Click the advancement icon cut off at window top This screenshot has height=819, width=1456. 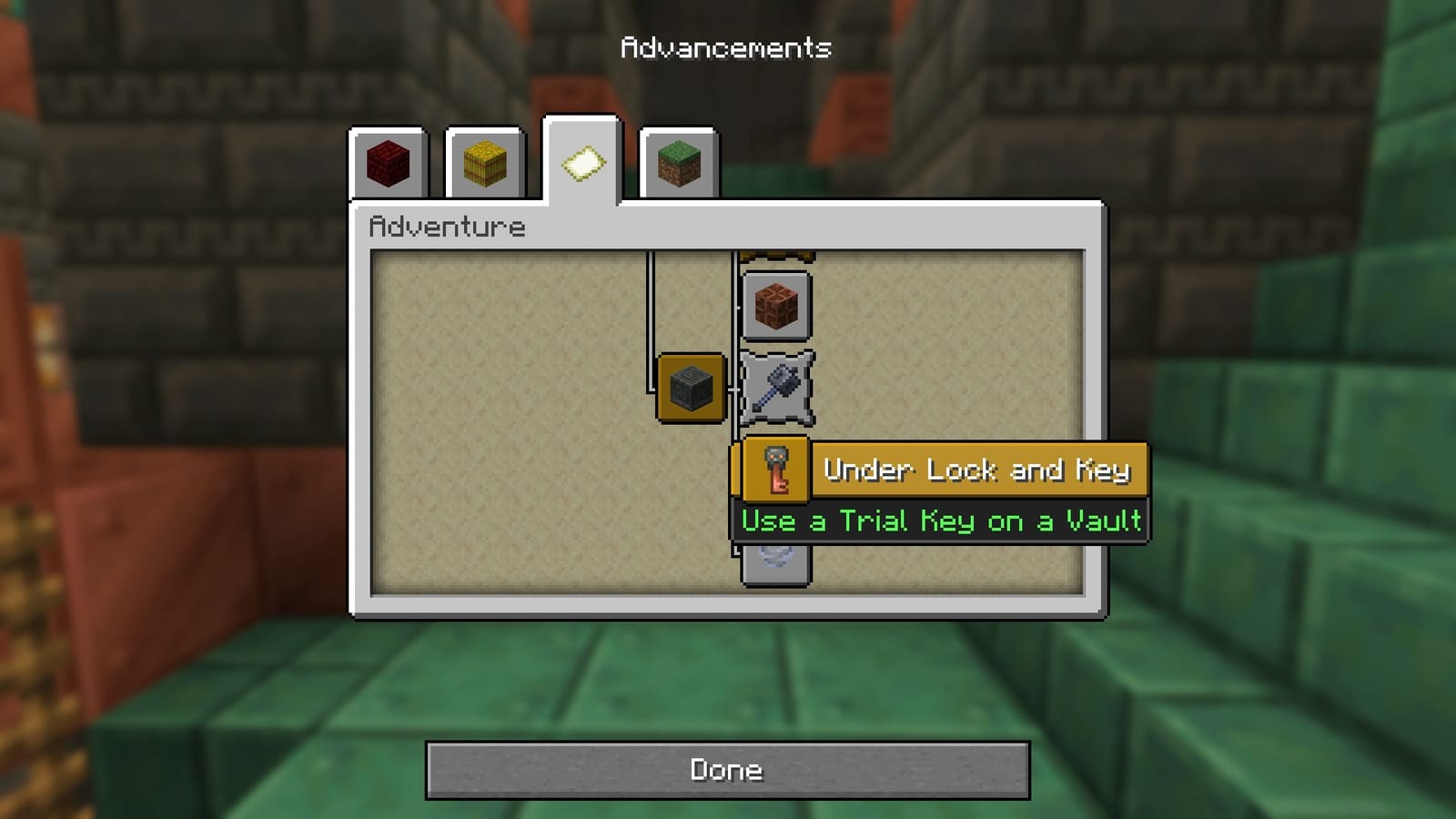click(778, 255)
